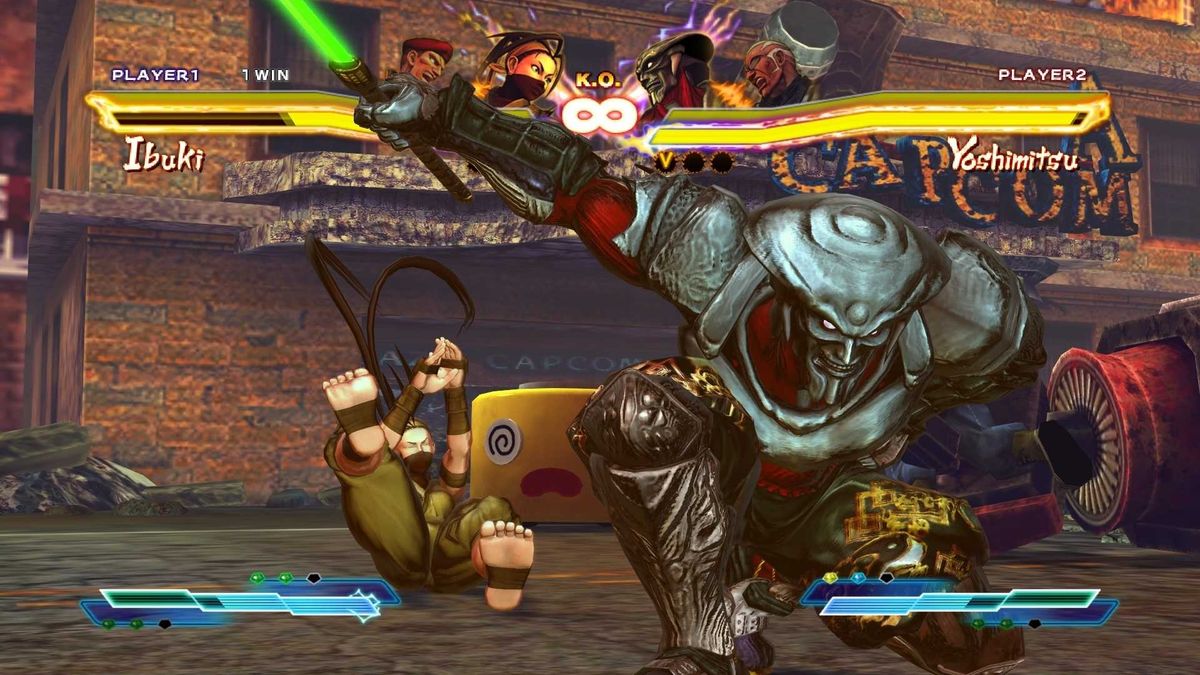Click the red-beret partner portrait for Player 1
Screen dimensions: 1200x675
pyautogui.click(x=427, y=64)
